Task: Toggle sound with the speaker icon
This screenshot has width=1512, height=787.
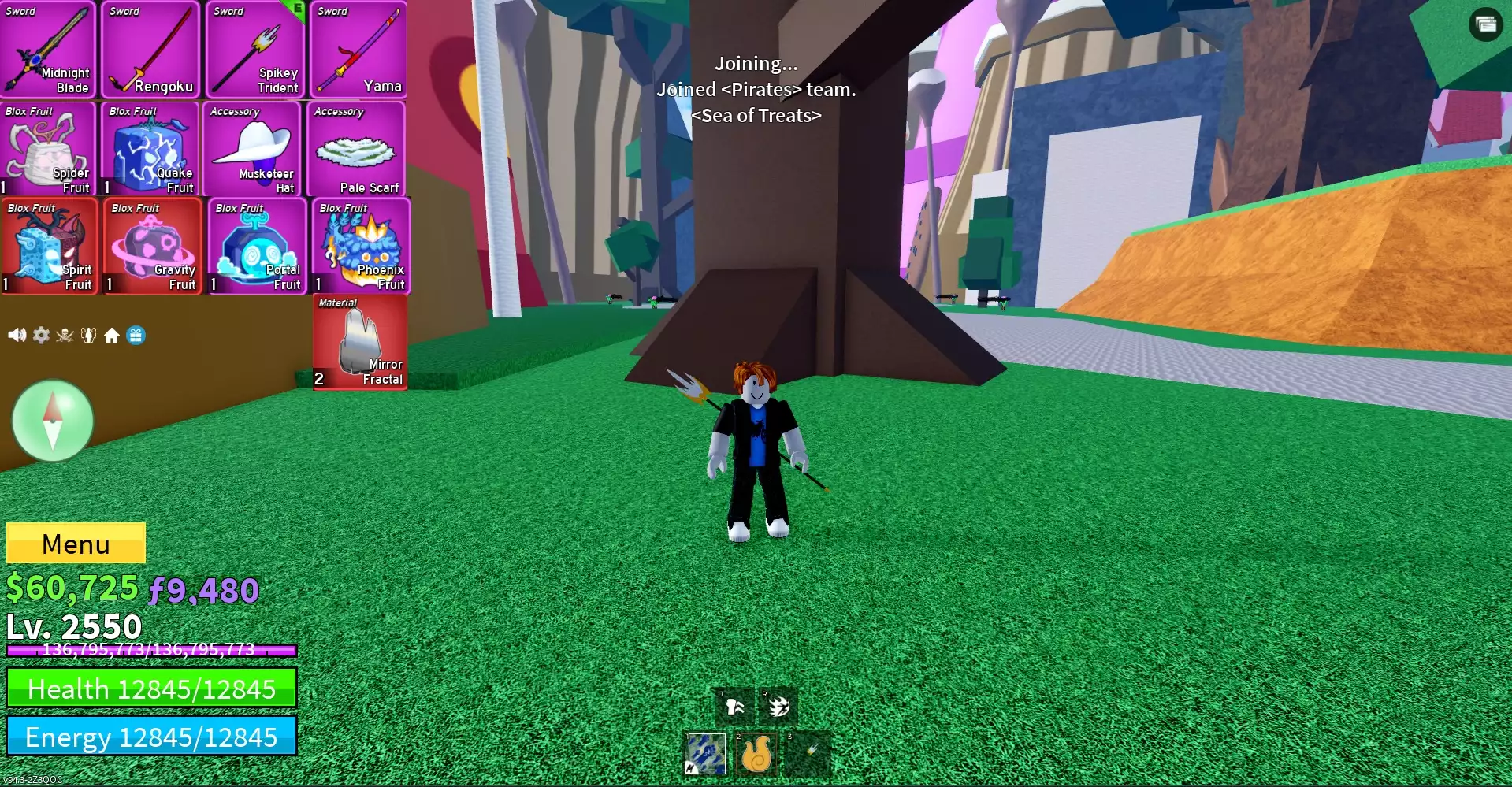Action: pos(17,336)
